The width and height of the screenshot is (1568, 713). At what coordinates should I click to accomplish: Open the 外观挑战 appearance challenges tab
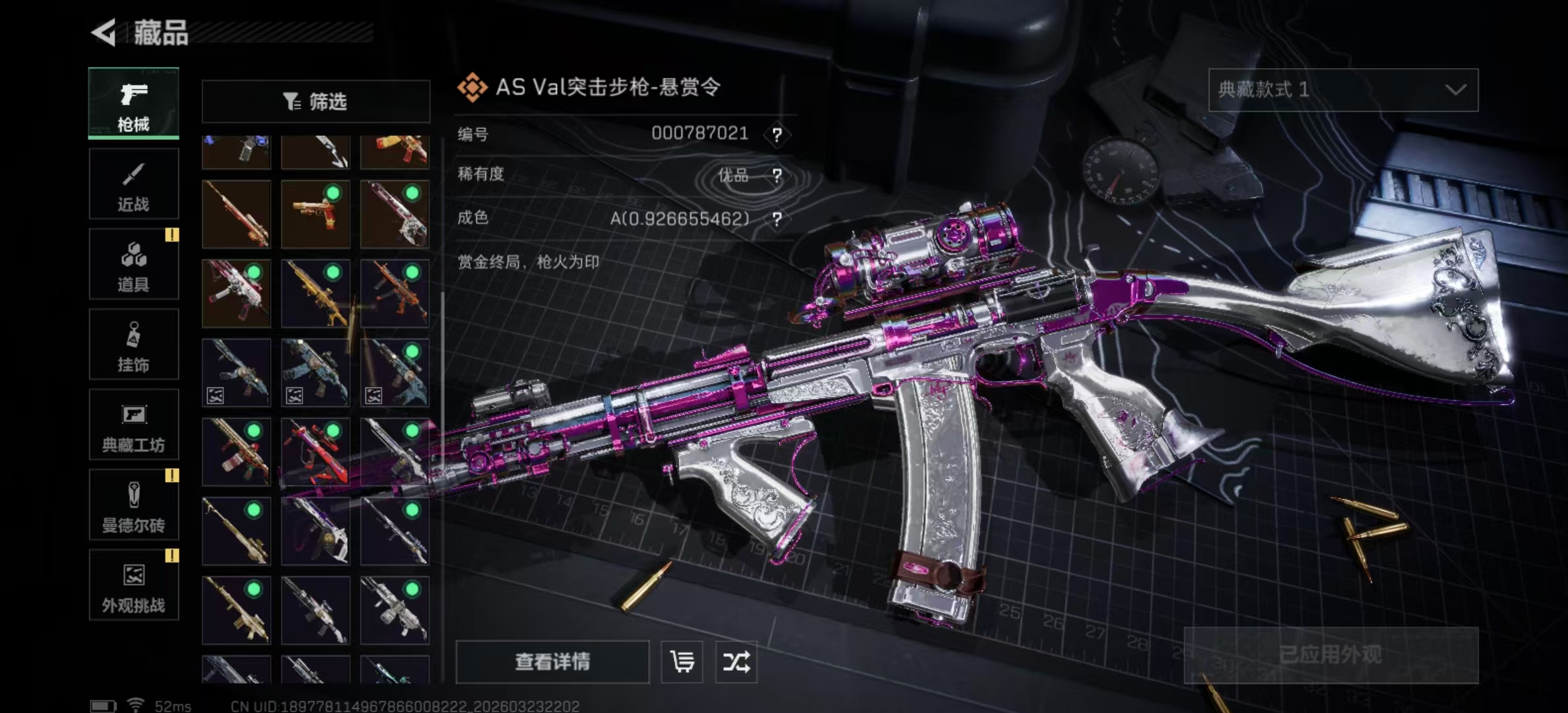pos(133,585)
